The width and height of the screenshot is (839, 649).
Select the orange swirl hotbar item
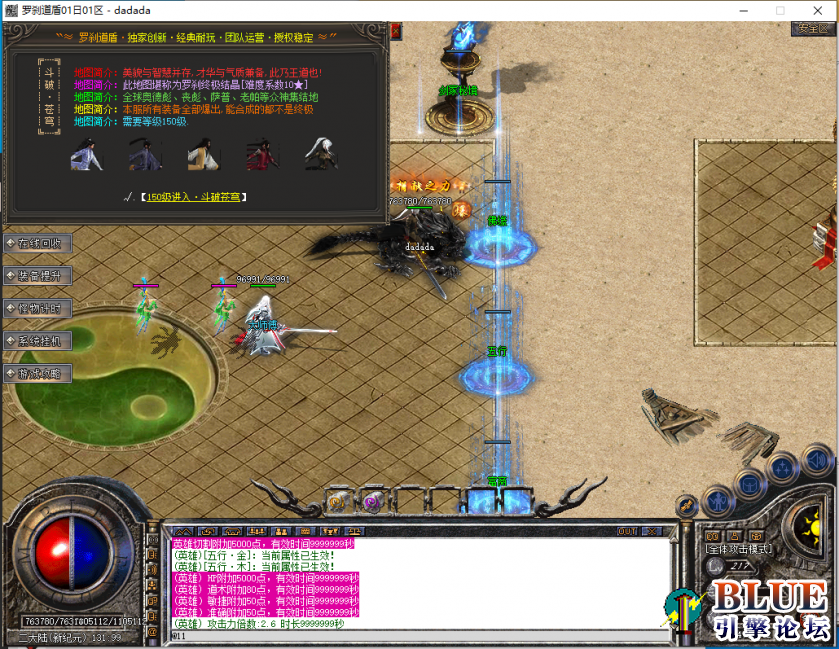[339, 500]
